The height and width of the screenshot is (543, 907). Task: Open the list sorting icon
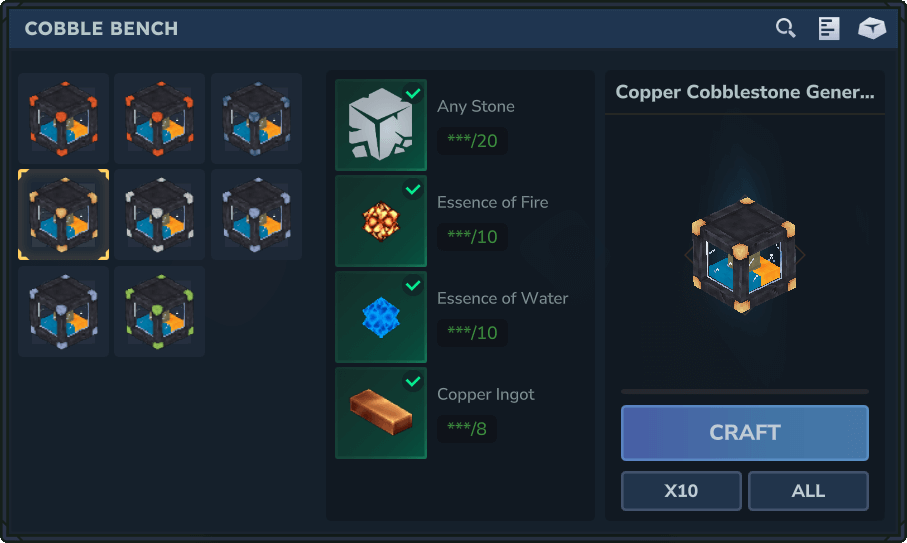coord(829,28)
